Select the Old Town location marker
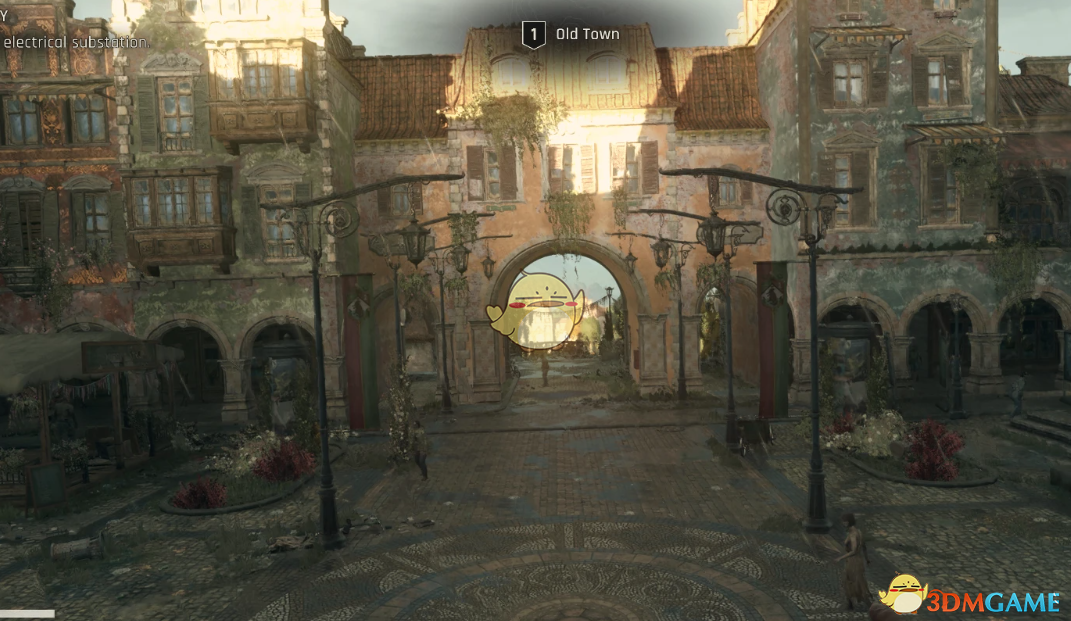The height and width of the screenshot is (621, 1071). [x=535, y=35]
